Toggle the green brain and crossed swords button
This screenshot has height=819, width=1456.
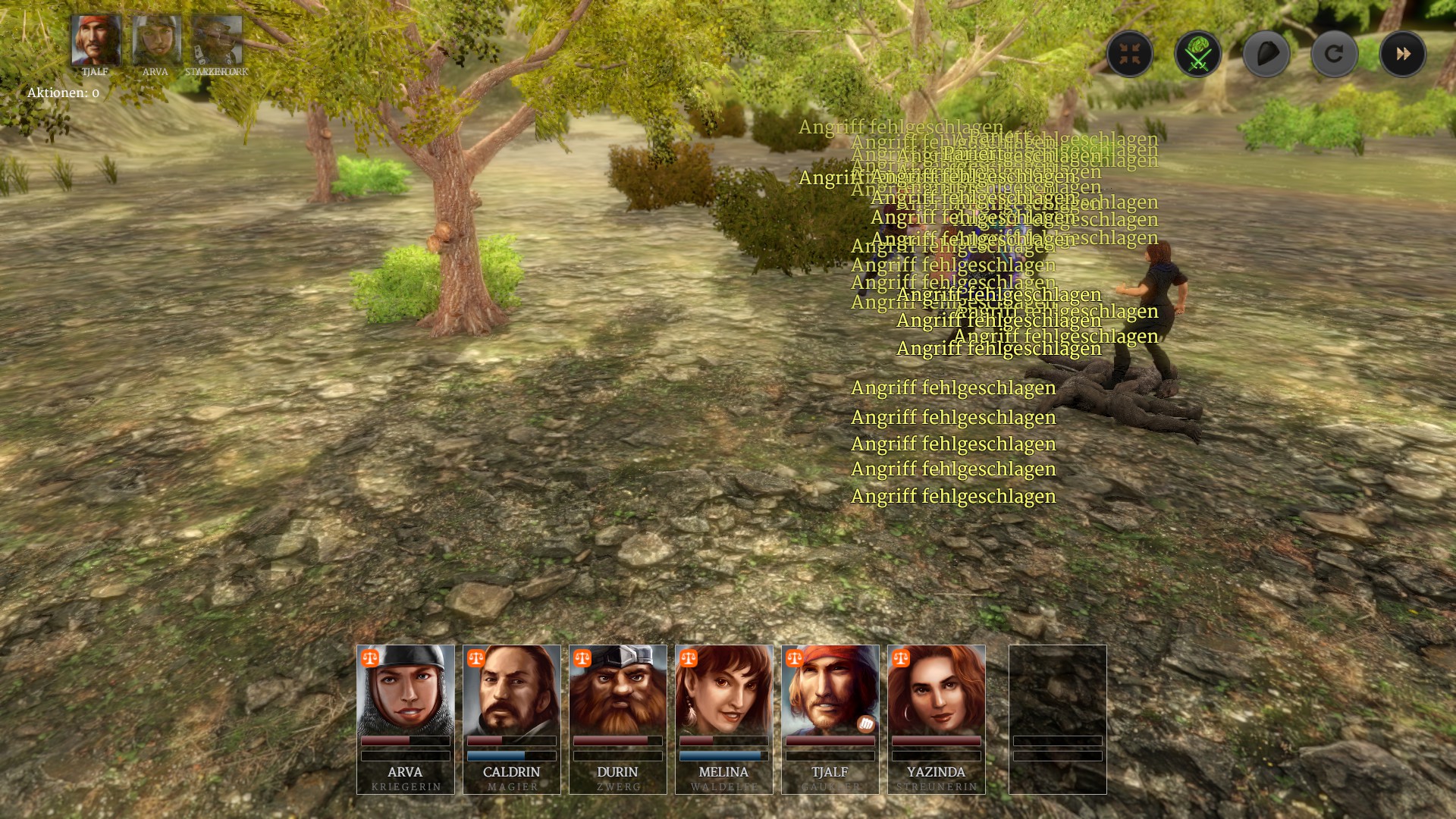1197,54
